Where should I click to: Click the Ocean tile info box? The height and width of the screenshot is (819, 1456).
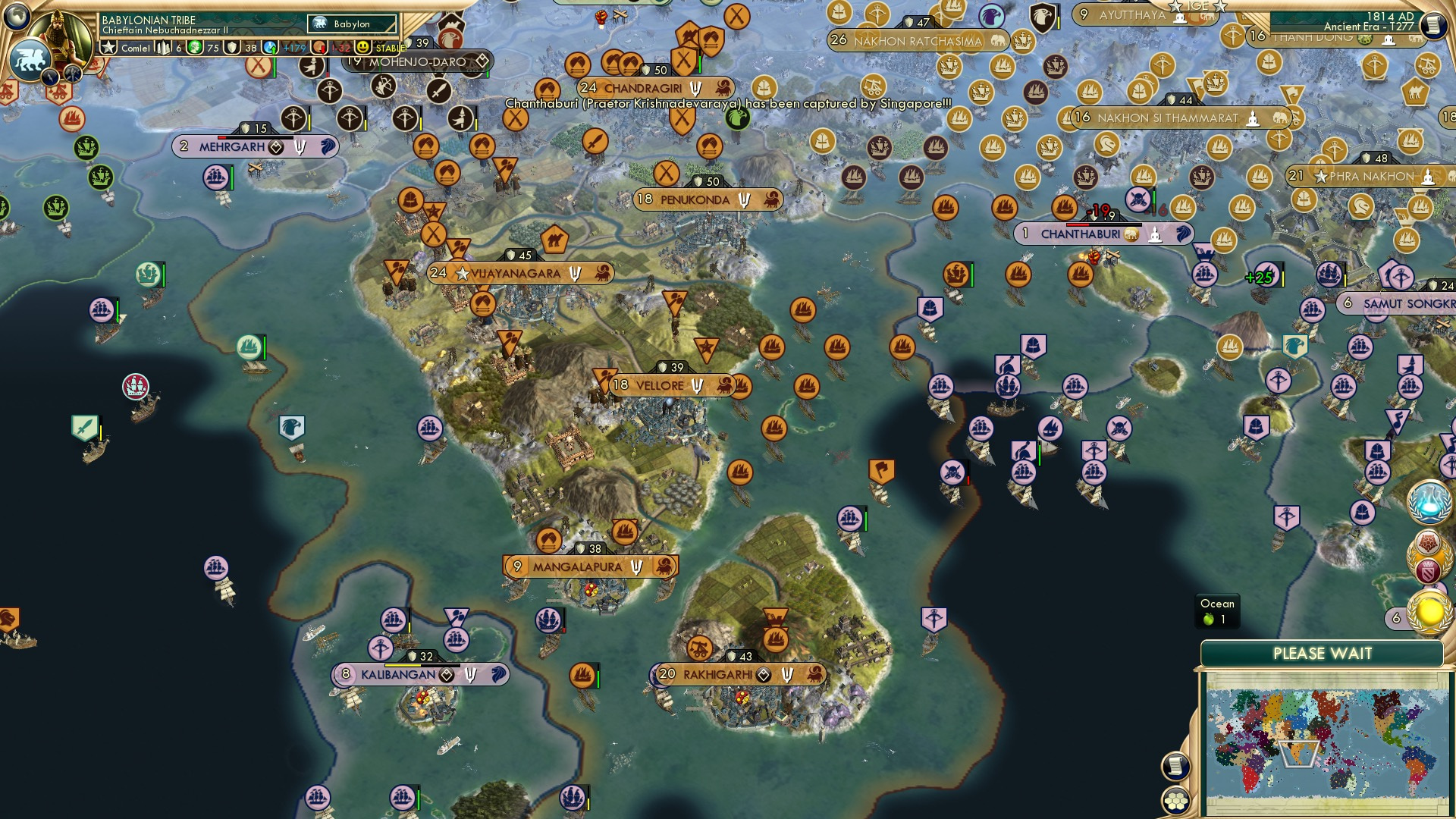tap(1216, 611)
